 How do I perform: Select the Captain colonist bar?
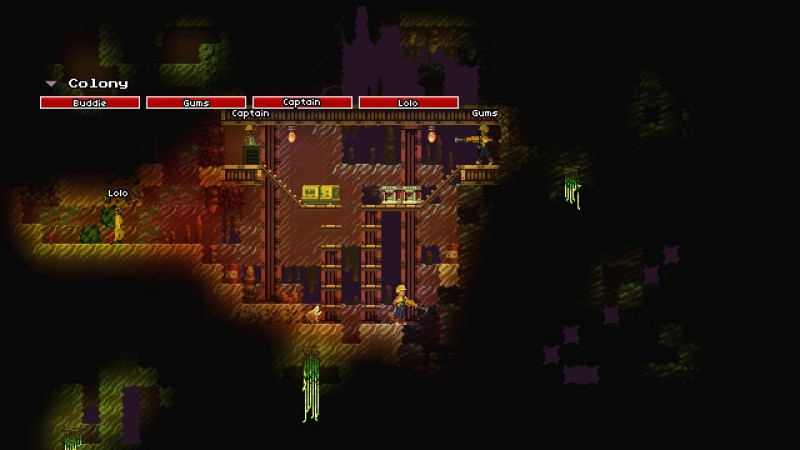(302, 102)
